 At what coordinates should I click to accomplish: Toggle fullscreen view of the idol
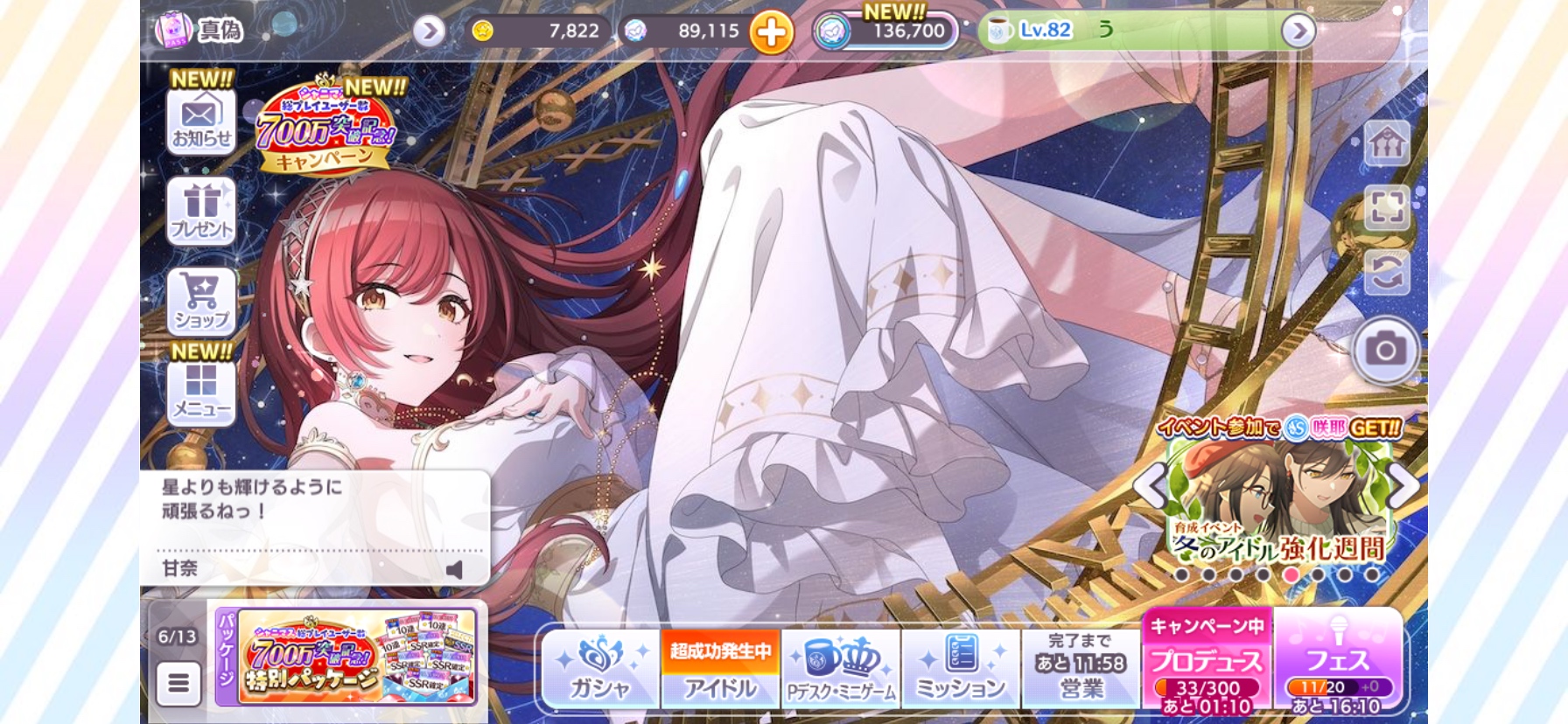(1387, 208)
